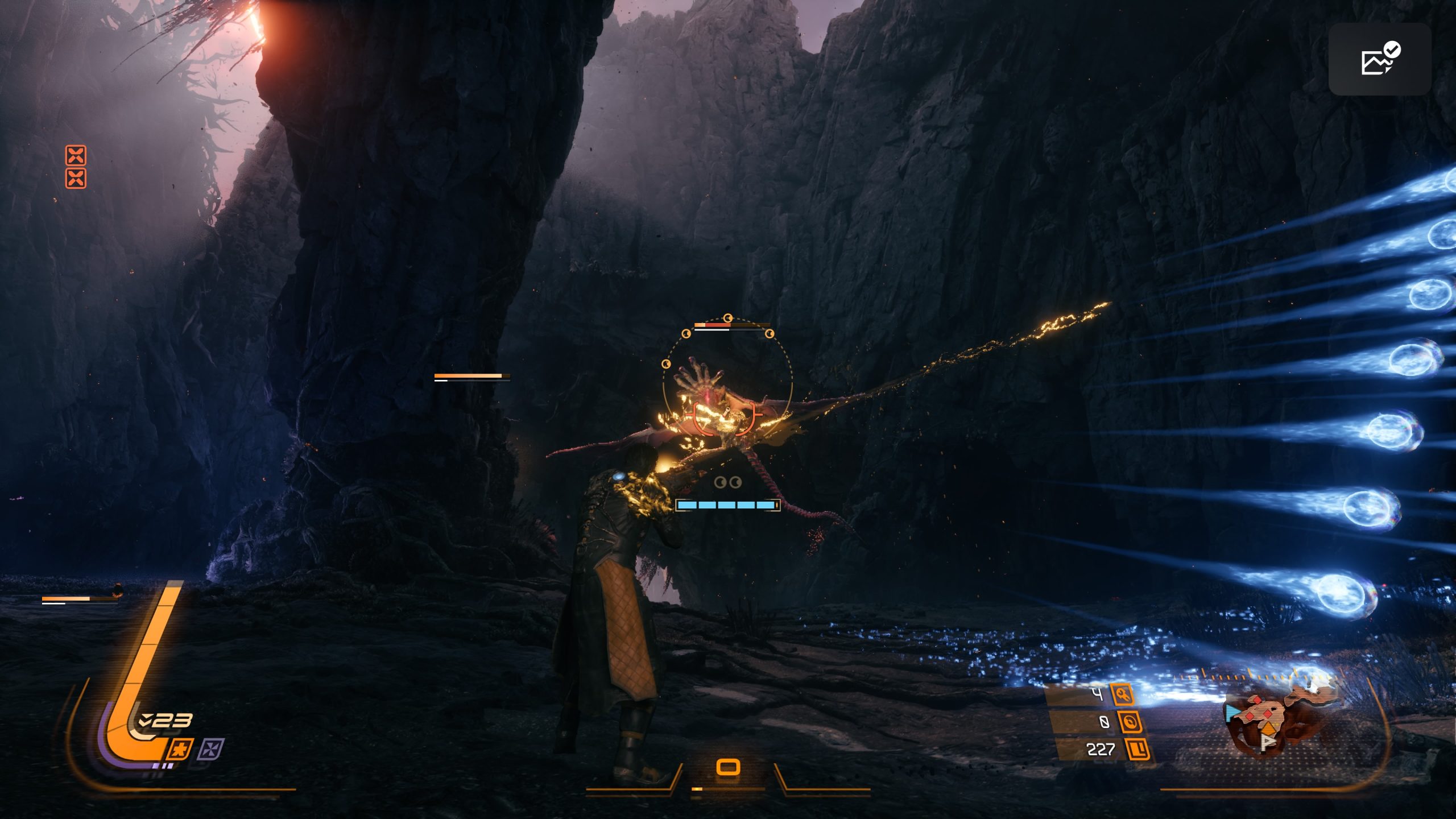Select the purple pinwheel ability icon
This screenshot has width=1456, height=819.
pos(212,748)
